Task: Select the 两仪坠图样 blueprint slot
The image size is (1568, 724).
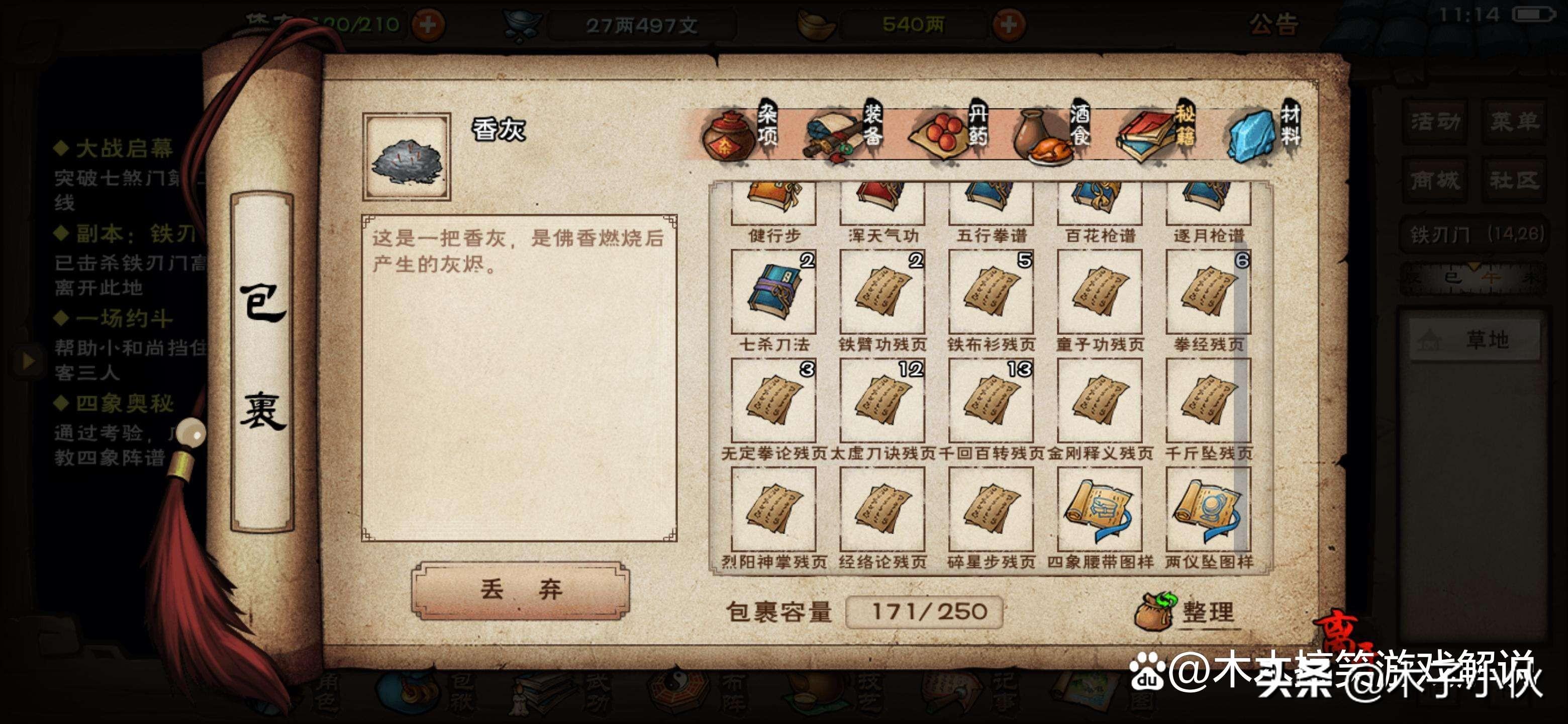Action: pyautogui.click(x=1208, y=510)
